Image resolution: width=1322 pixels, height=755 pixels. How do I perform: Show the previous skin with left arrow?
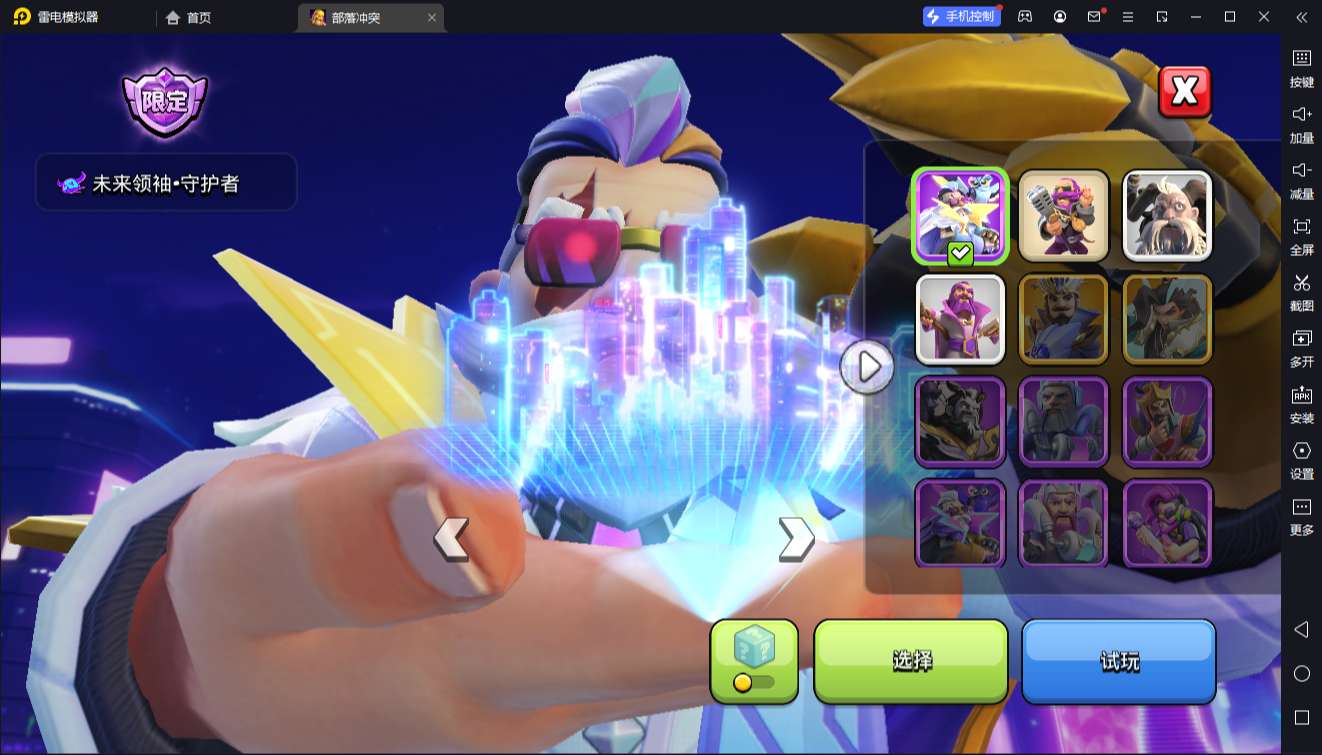451,539
